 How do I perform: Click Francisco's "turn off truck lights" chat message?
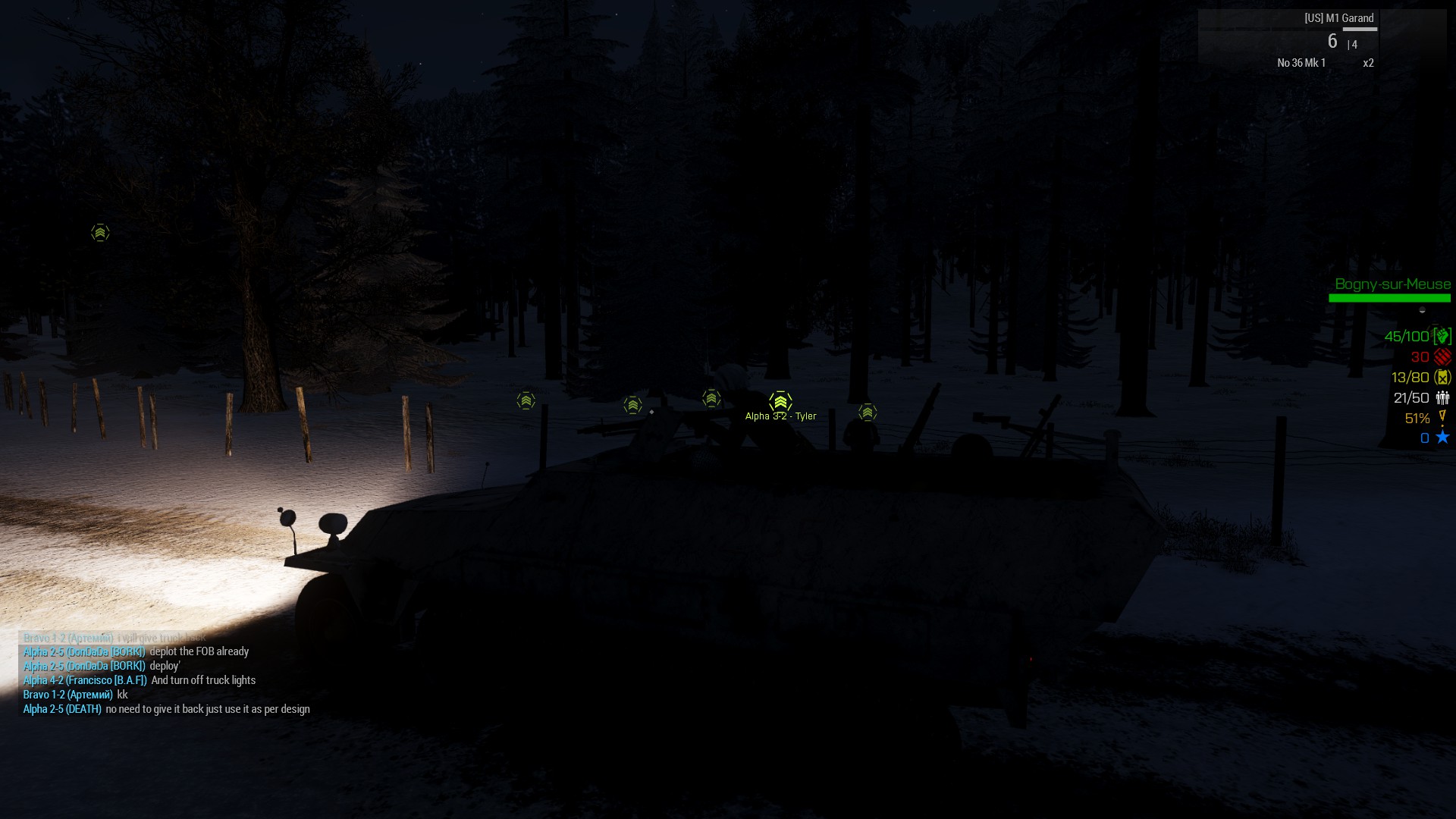(202, 680)
